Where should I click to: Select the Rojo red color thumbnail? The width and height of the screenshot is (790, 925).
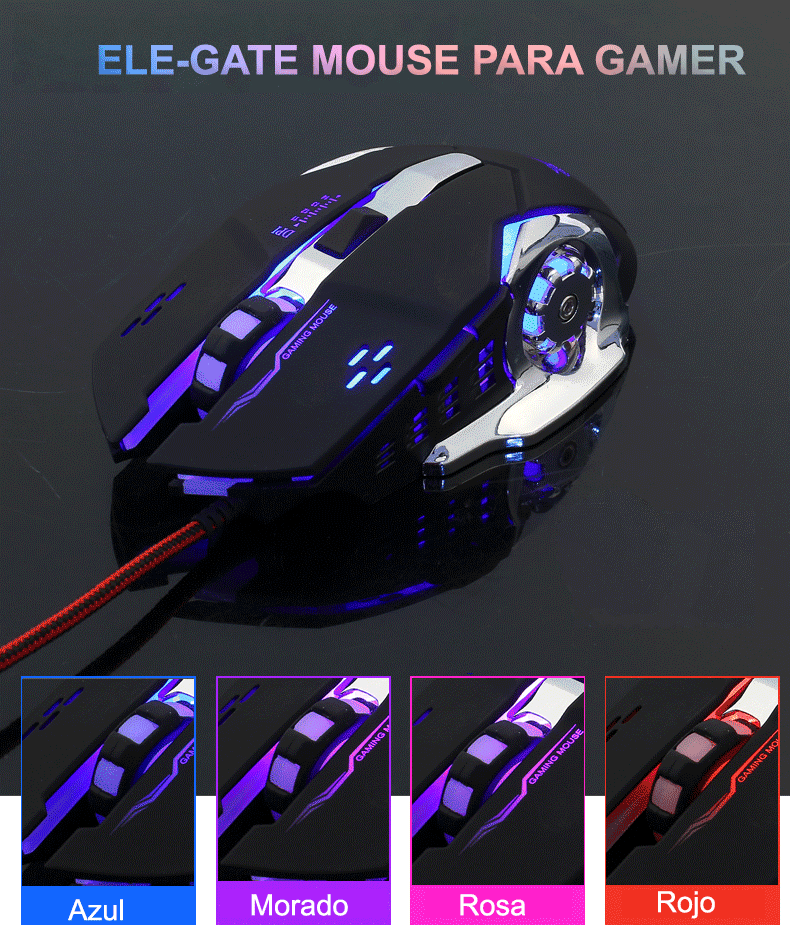point(691,782)
